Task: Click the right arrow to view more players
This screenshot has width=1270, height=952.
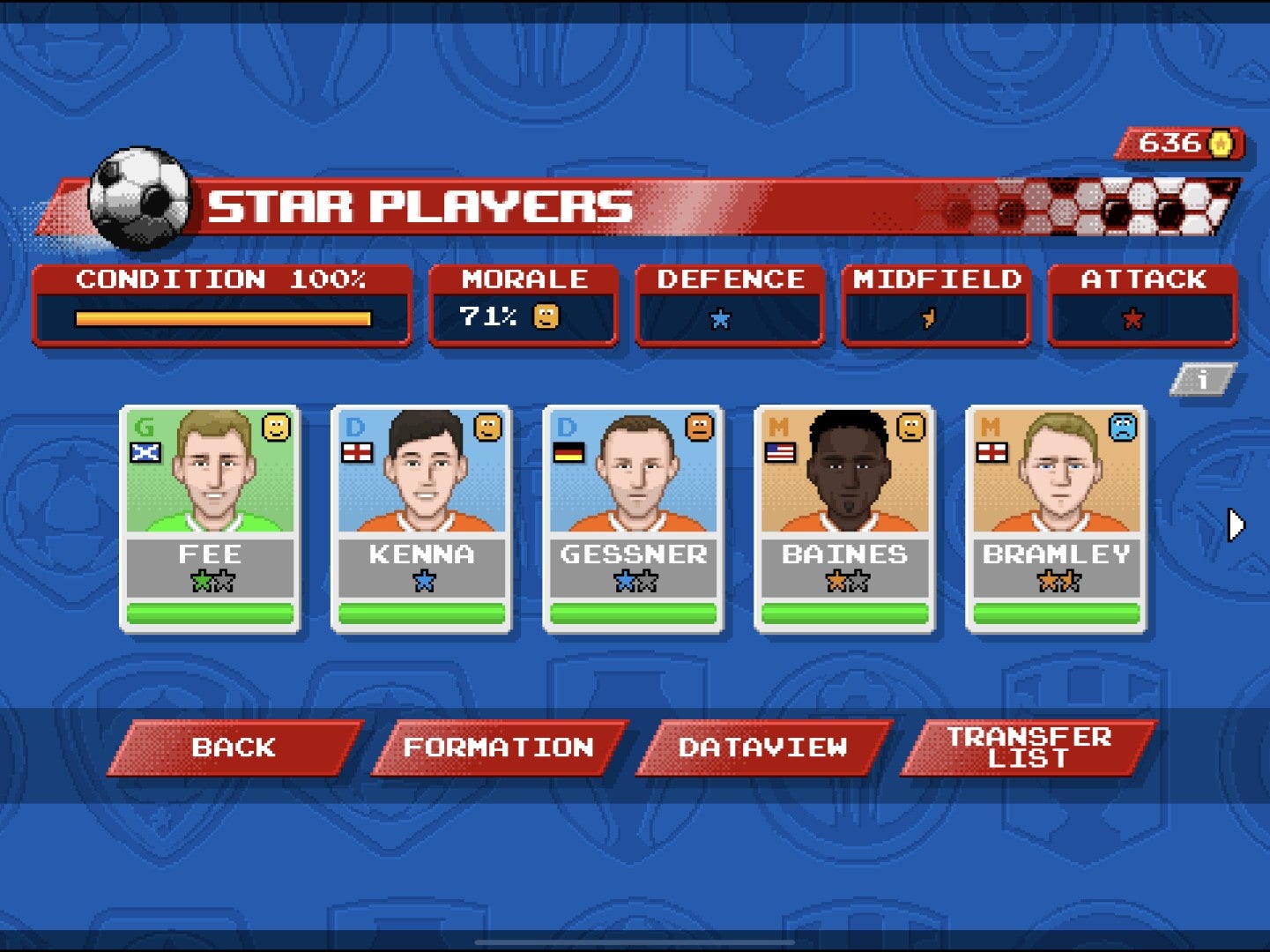Action: tap(1234, 523)
